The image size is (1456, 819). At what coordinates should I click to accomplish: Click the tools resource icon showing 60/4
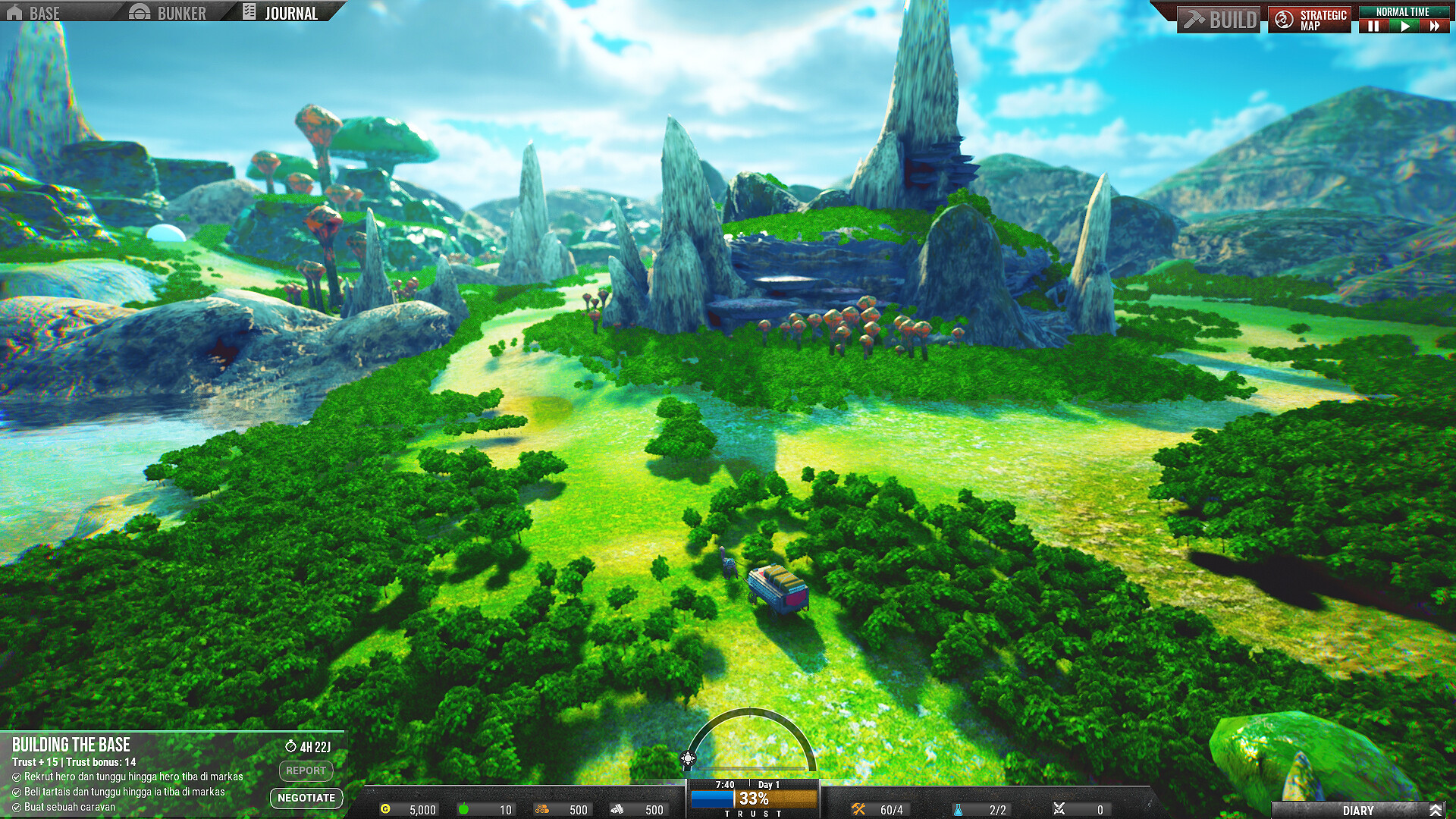pos(858,809)
